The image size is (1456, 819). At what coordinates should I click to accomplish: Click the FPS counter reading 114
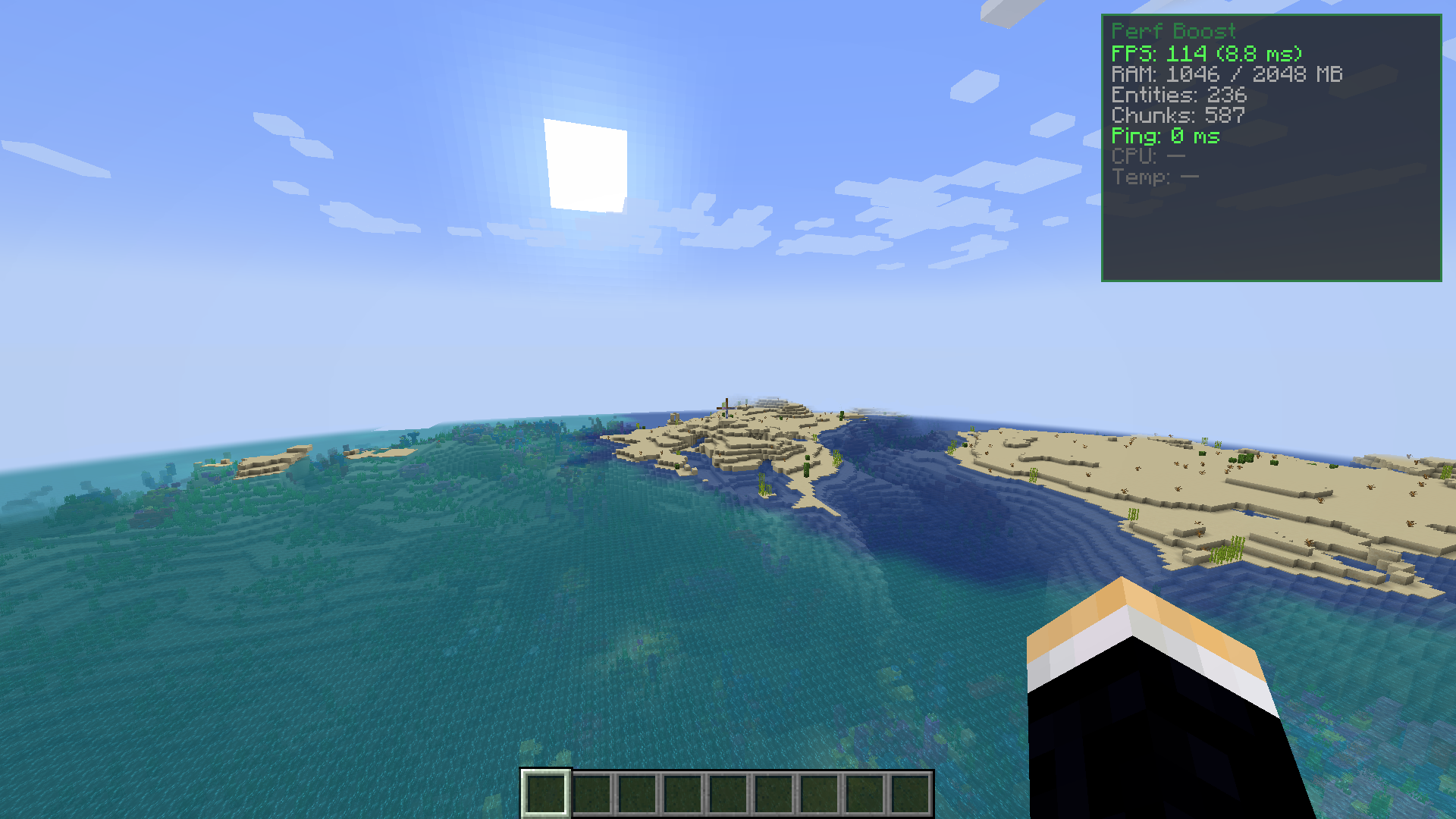[1206, 54]
